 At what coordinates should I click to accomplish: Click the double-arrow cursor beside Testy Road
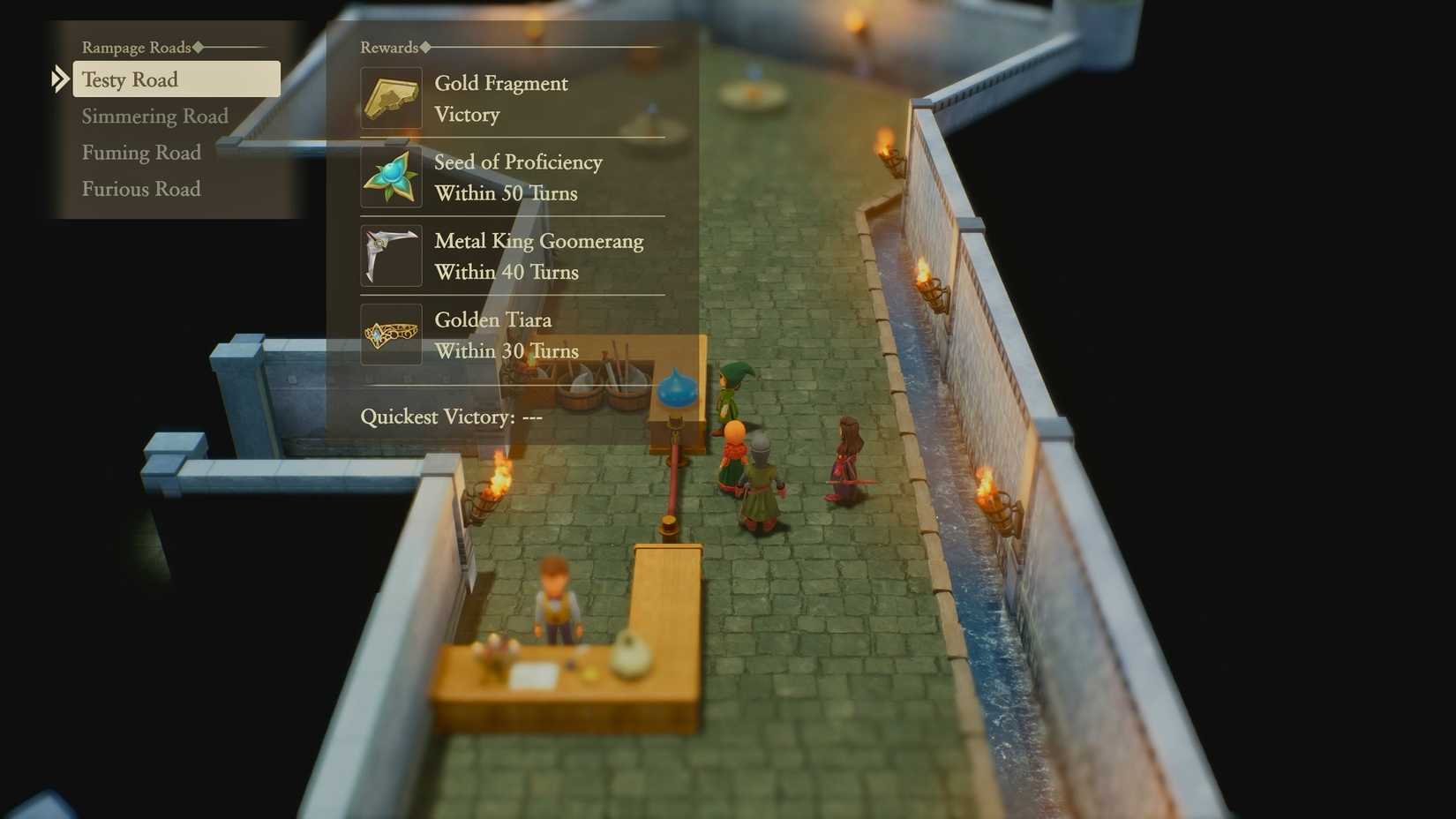point(59,79)
